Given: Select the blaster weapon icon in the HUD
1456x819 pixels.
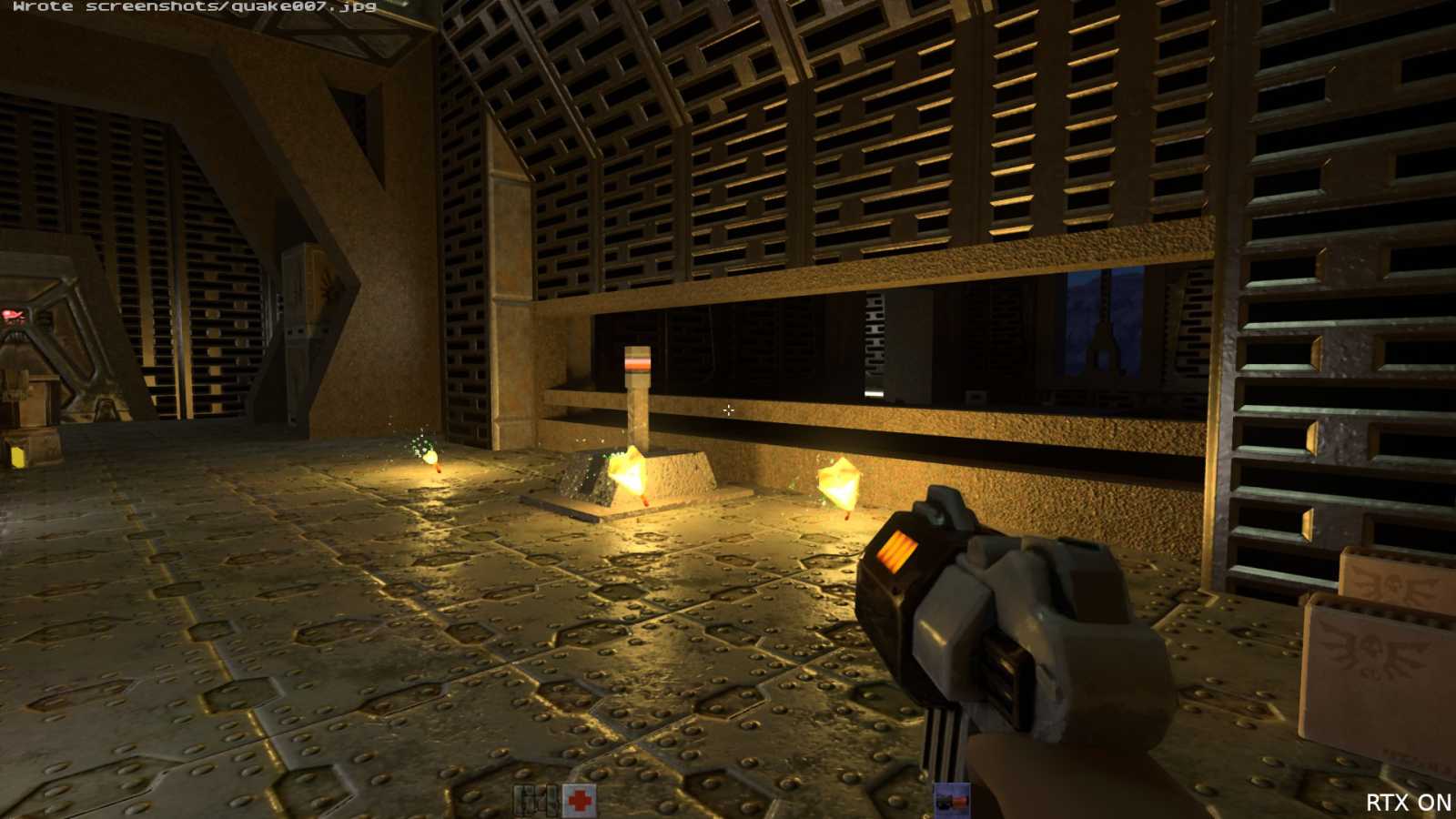Looking at the screenshot, I should pyautogui.click(x=952, y=801).
